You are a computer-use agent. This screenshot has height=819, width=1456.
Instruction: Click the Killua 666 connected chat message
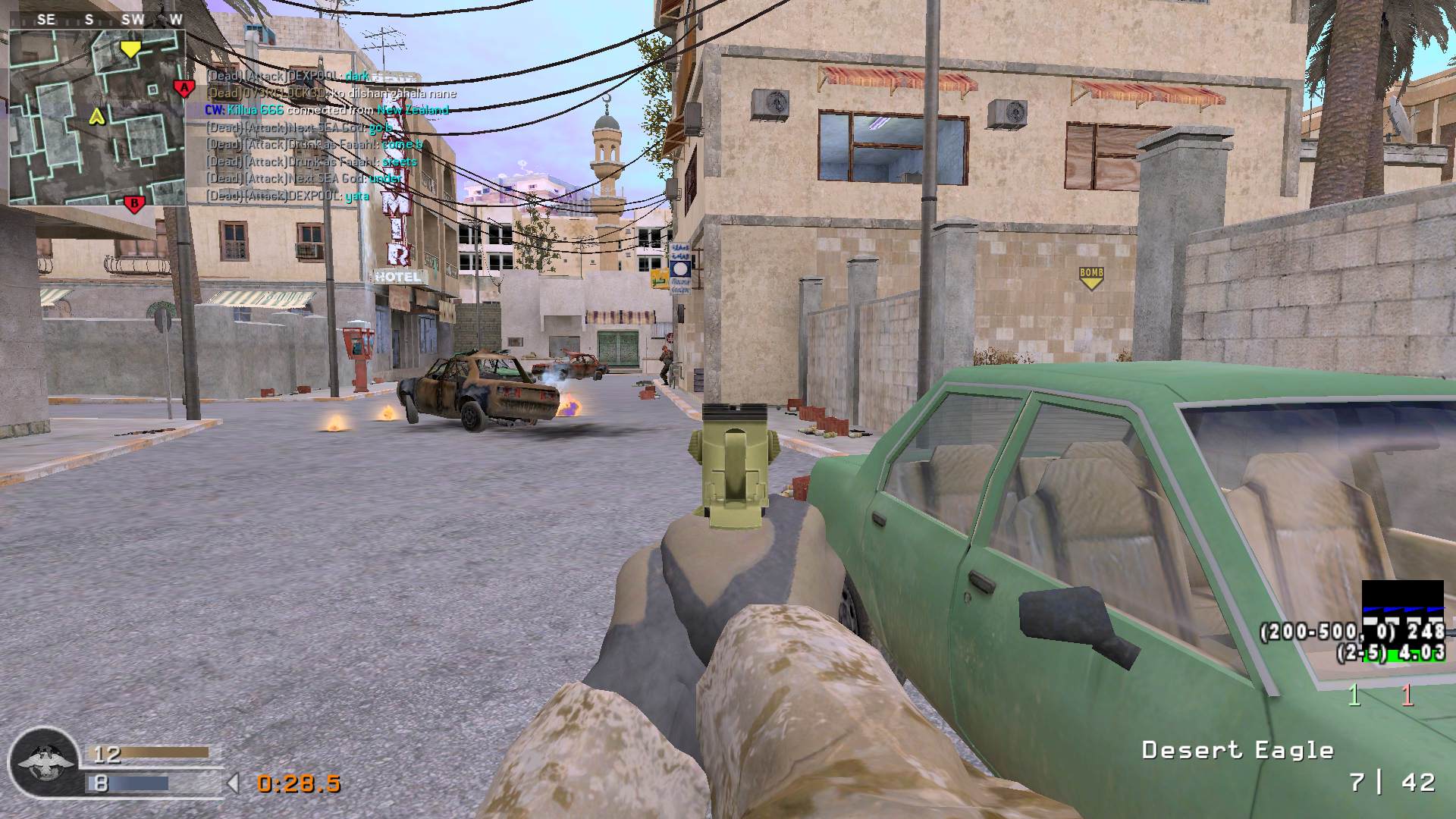click(x=327, y=110)
